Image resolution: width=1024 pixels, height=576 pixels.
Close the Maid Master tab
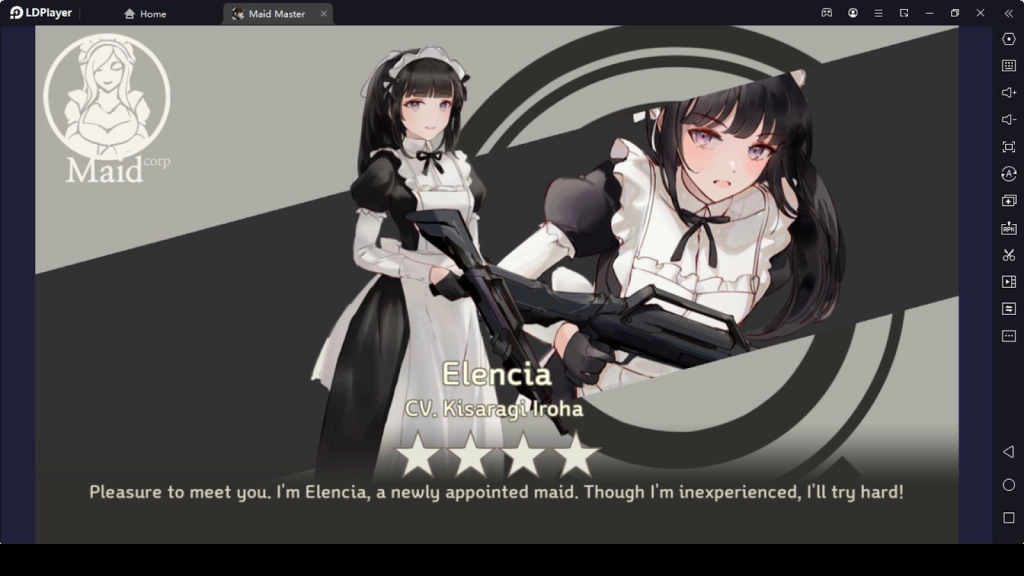pos(323,14)
